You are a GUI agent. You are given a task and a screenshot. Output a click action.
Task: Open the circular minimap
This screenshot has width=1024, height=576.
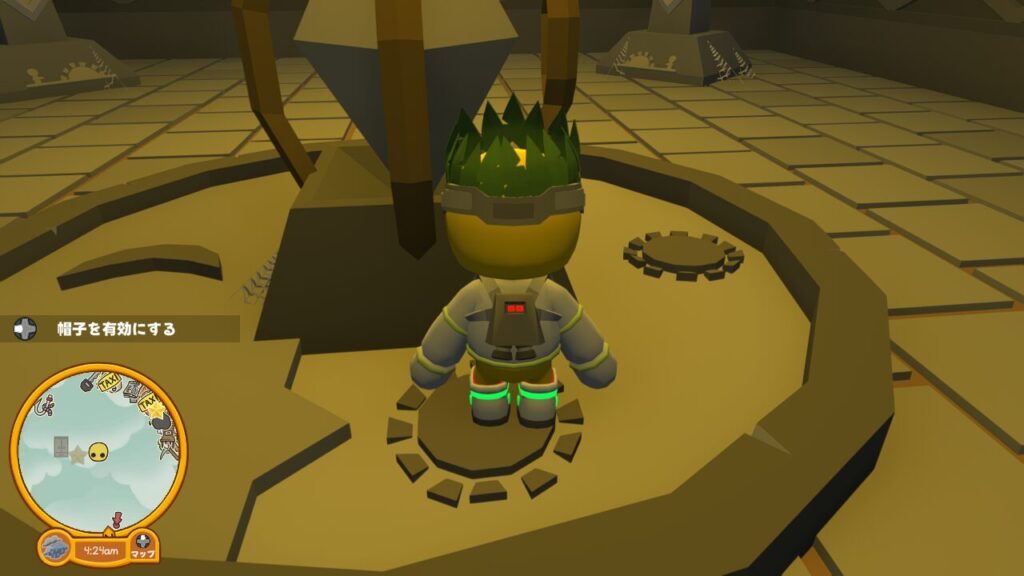[x=98, y=449]
